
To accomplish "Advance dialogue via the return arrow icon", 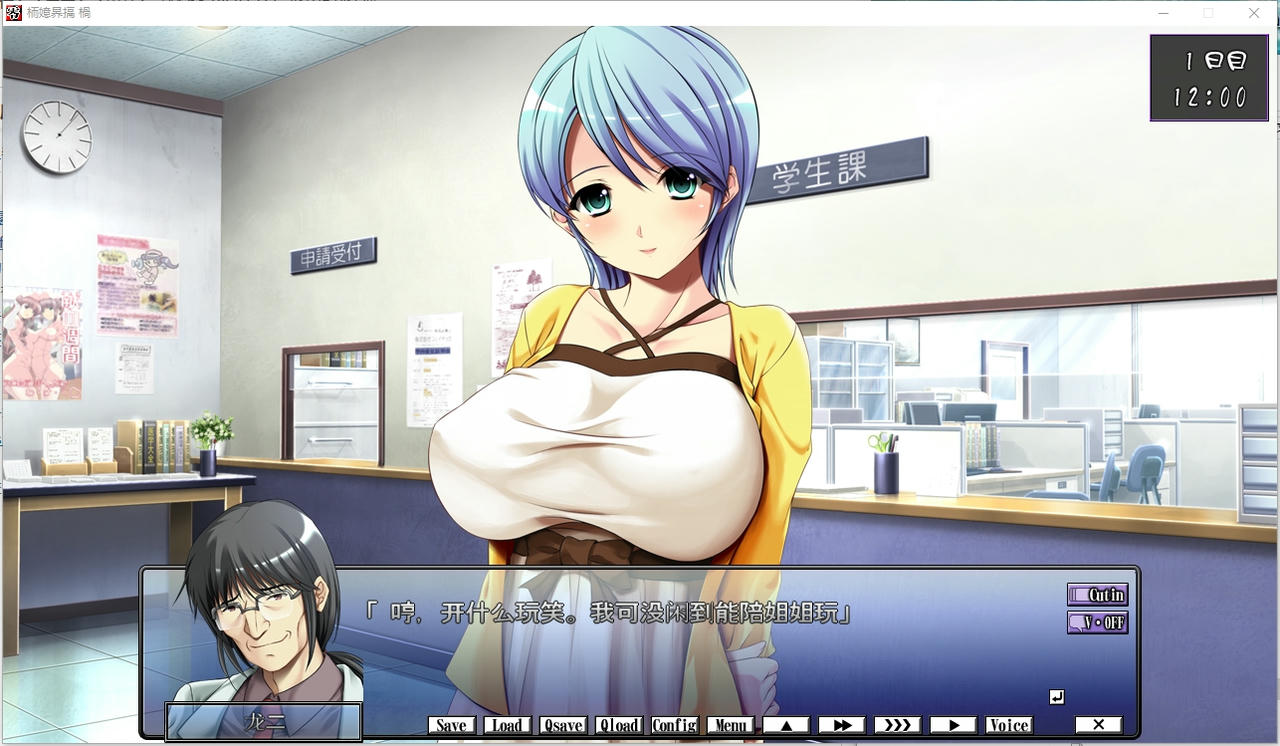I will coord(1057,697).
